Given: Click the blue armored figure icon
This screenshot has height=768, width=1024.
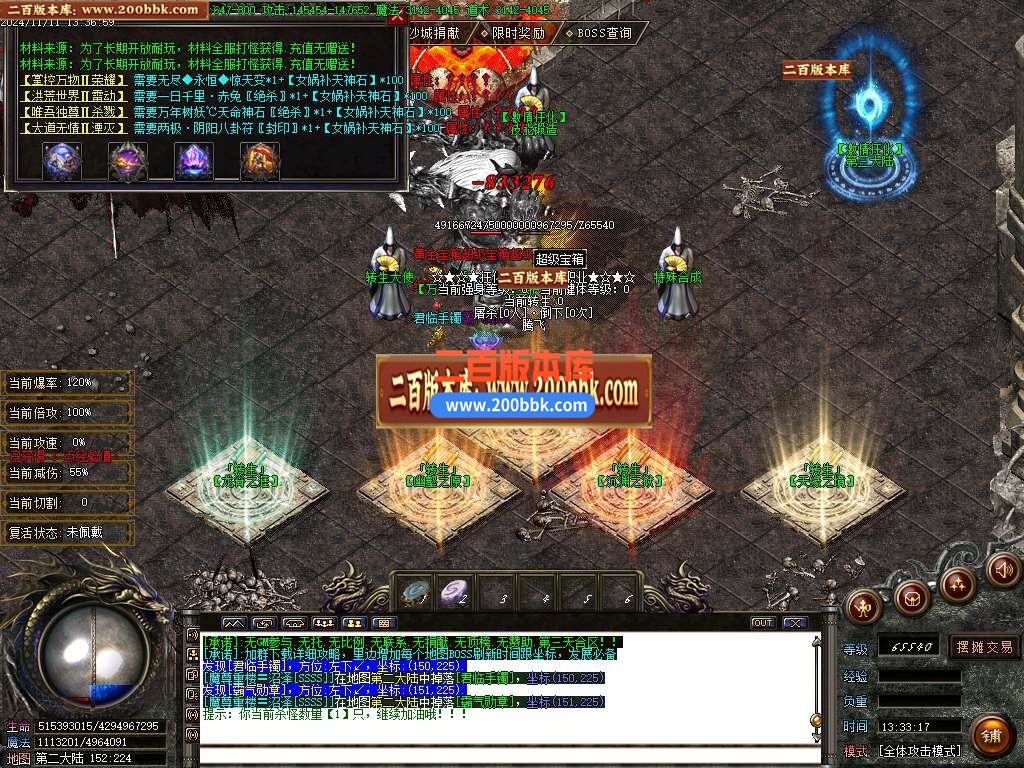Looking at the screenshot, I should click(x=61, y=162).
